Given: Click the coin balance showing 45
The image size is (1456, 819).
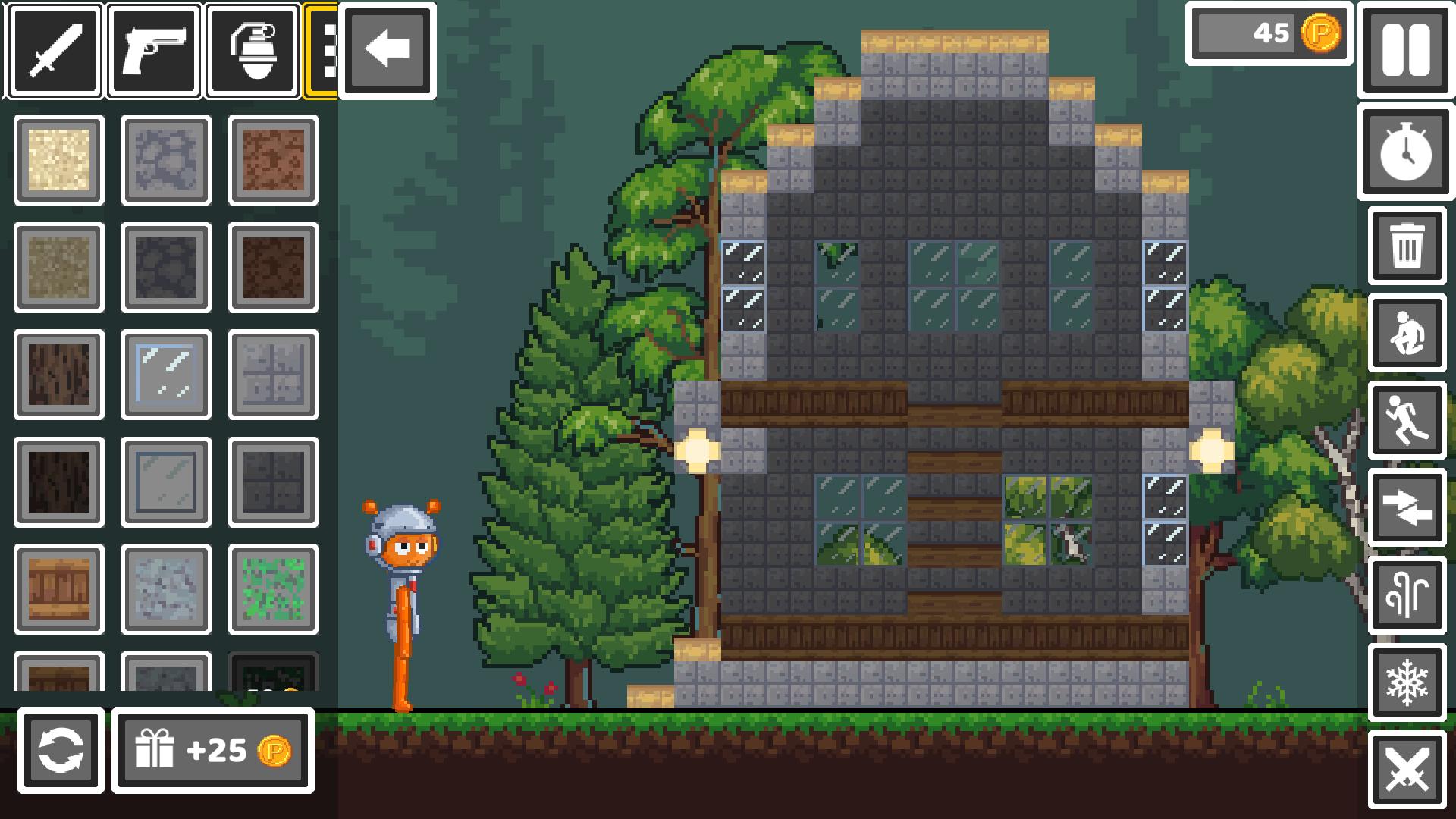Looking at the screenshot, I should (1269, 33).
